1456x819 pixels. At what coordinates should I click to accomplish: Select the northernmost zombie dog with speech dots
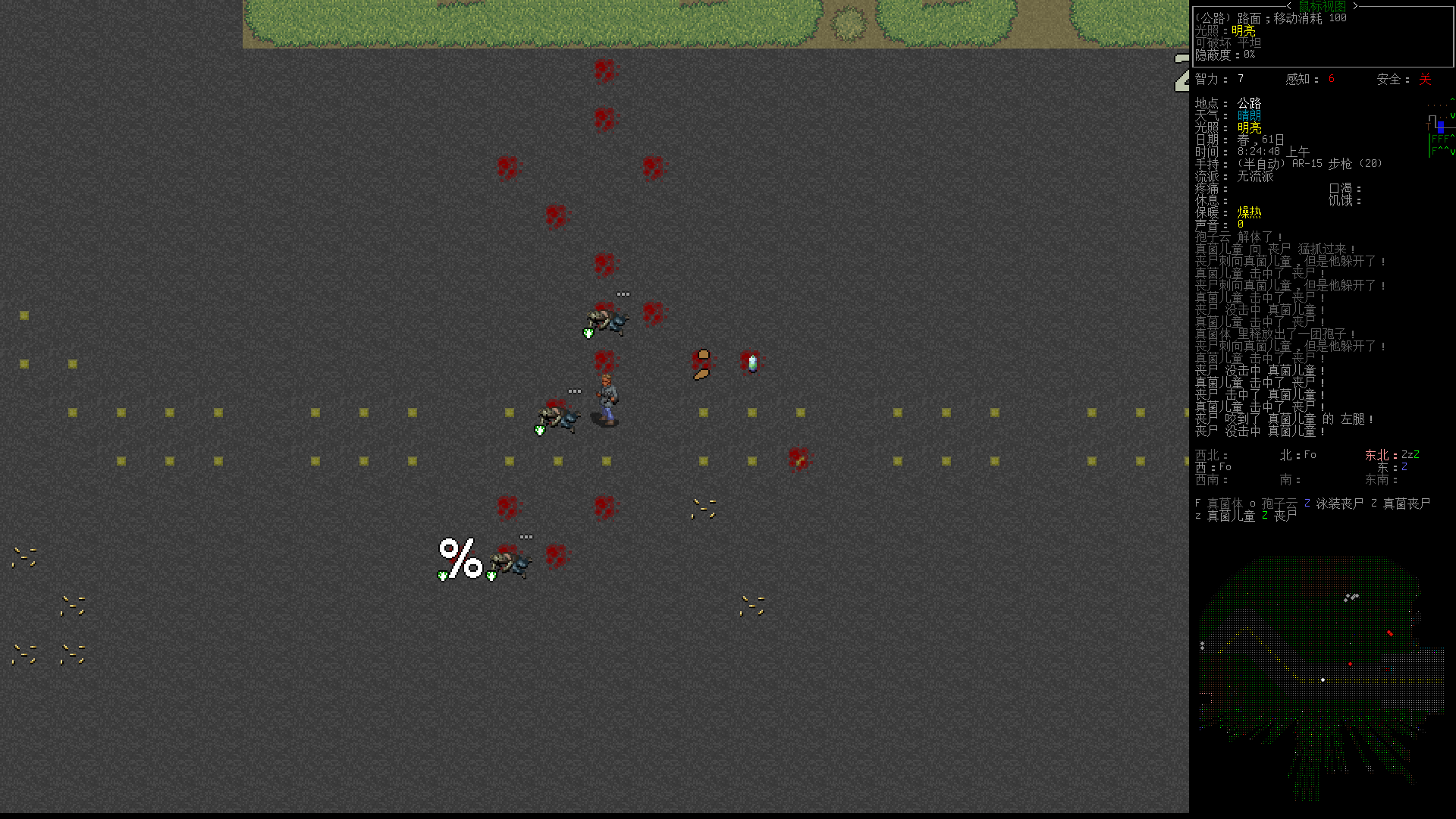coord(607,318)
